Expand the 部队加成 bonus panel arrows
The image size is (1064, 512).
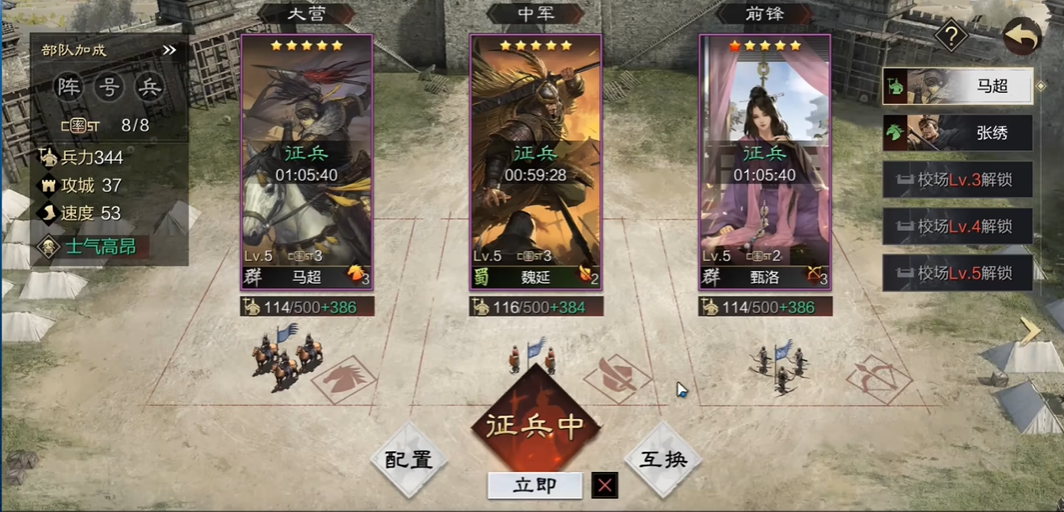pos(169,49)
